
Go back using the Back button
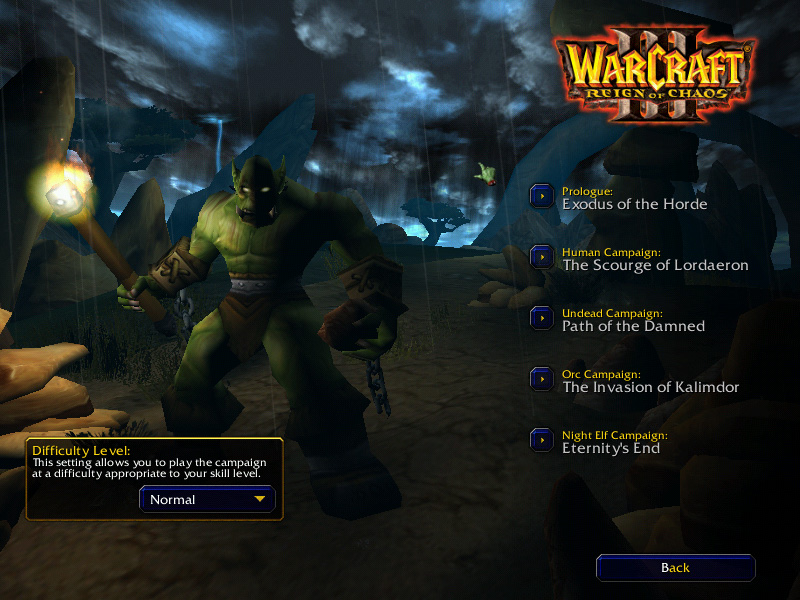tap(675, 568)
